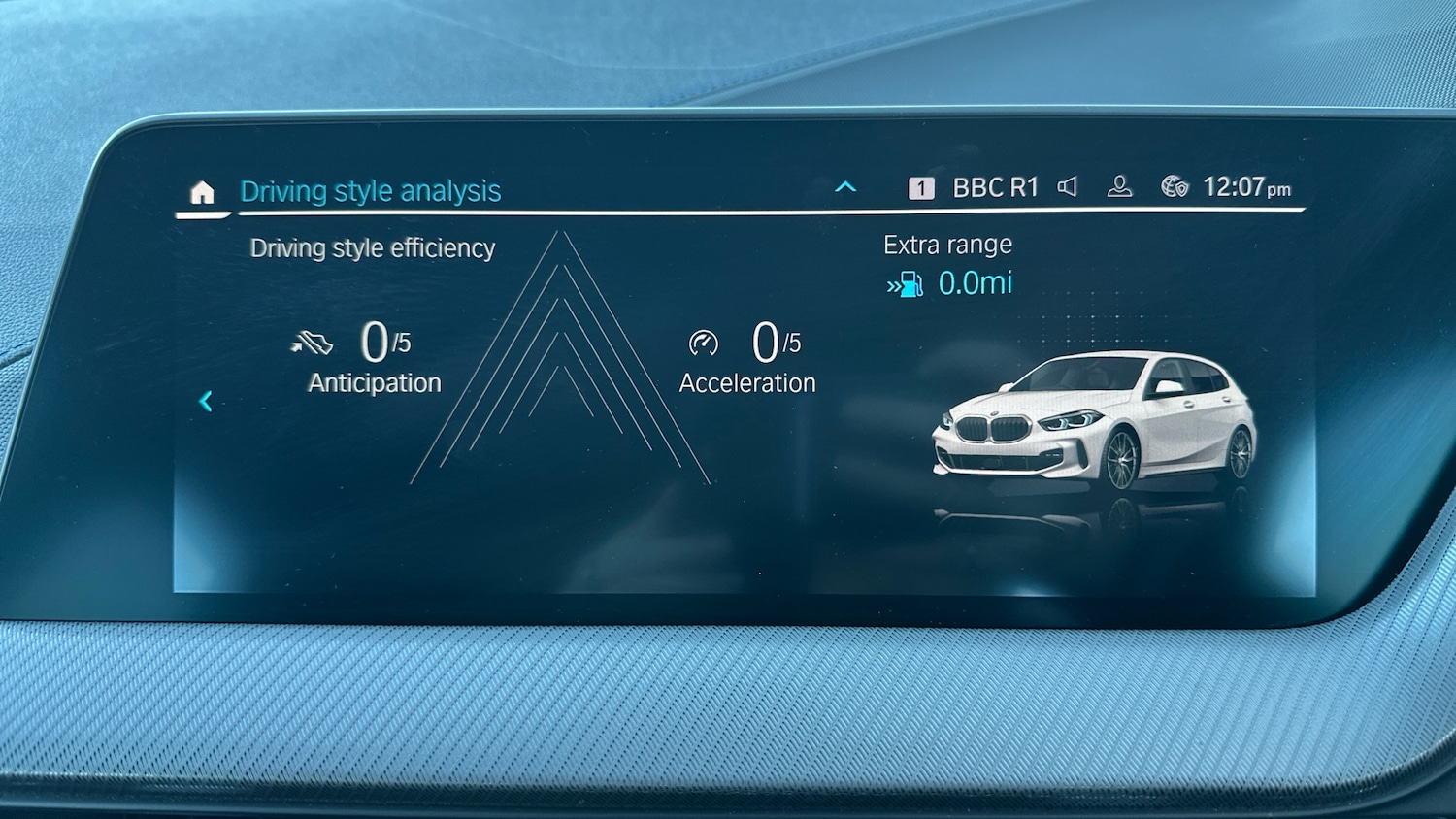The image size is (1456, 819).
Task: Click the left arrow to go back
Action: pos(206,401)
